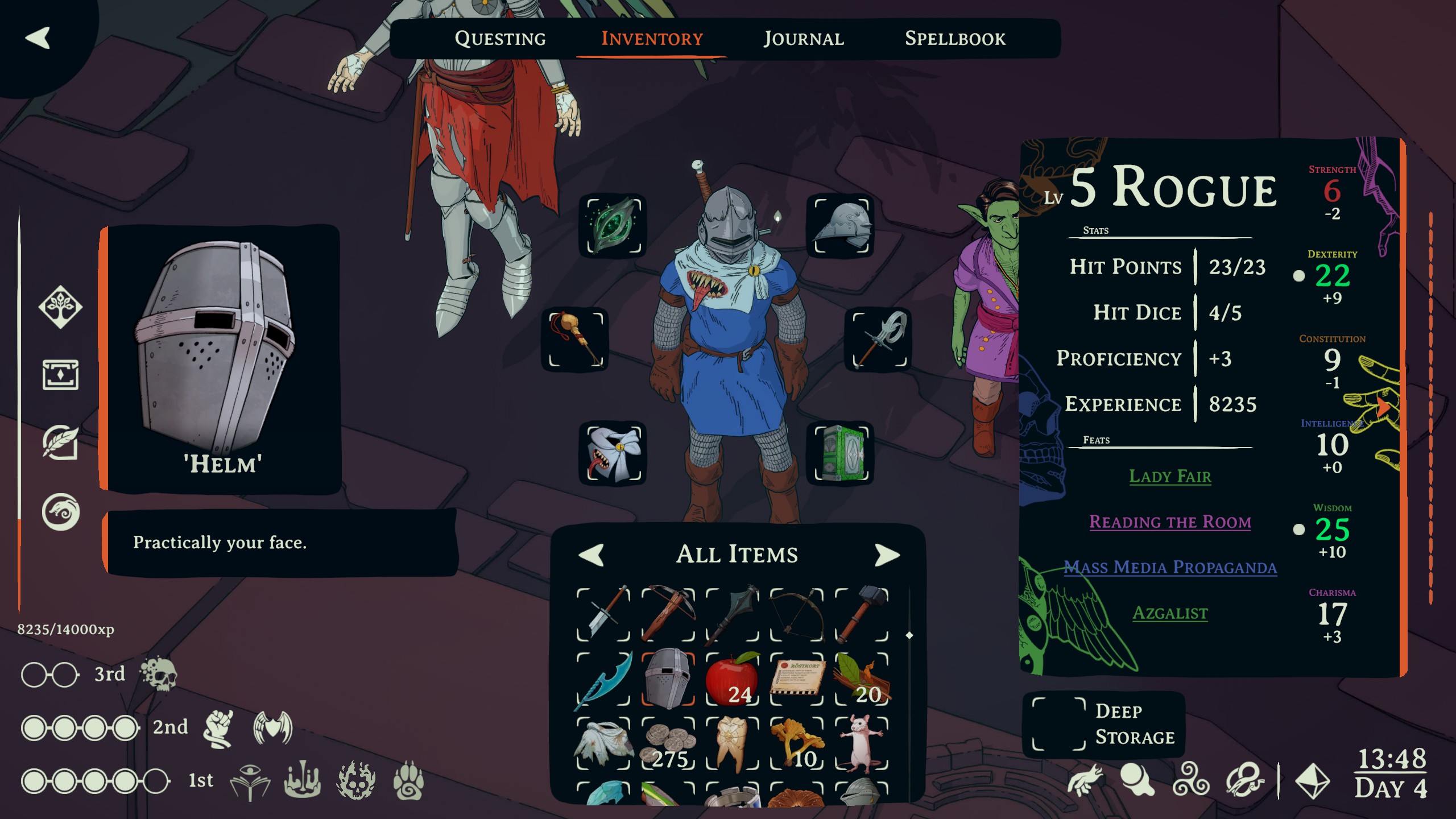Viewport: 1456px width, 819px height.
Task: Open the Lady Fair feat link
Action: click(1169, 477)
